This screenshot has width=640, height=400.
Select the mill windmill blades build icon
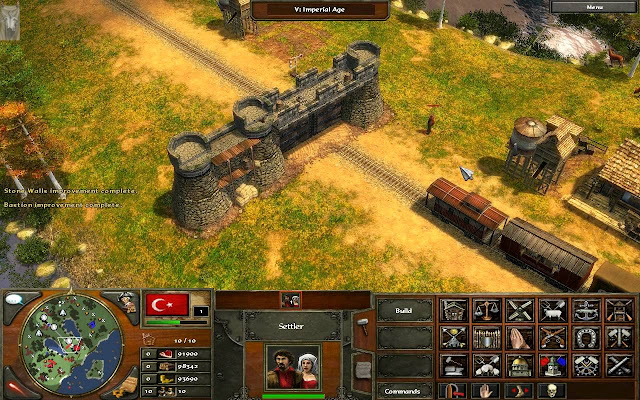(520, 311)
